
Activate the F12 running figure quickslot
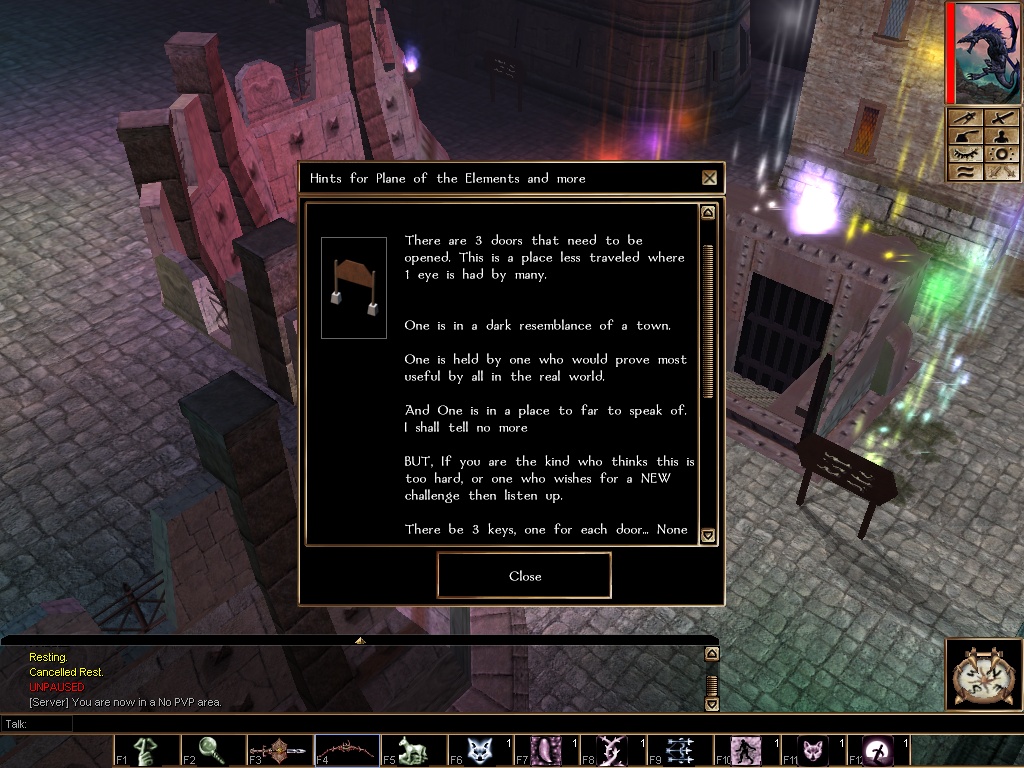click(880, 751)
